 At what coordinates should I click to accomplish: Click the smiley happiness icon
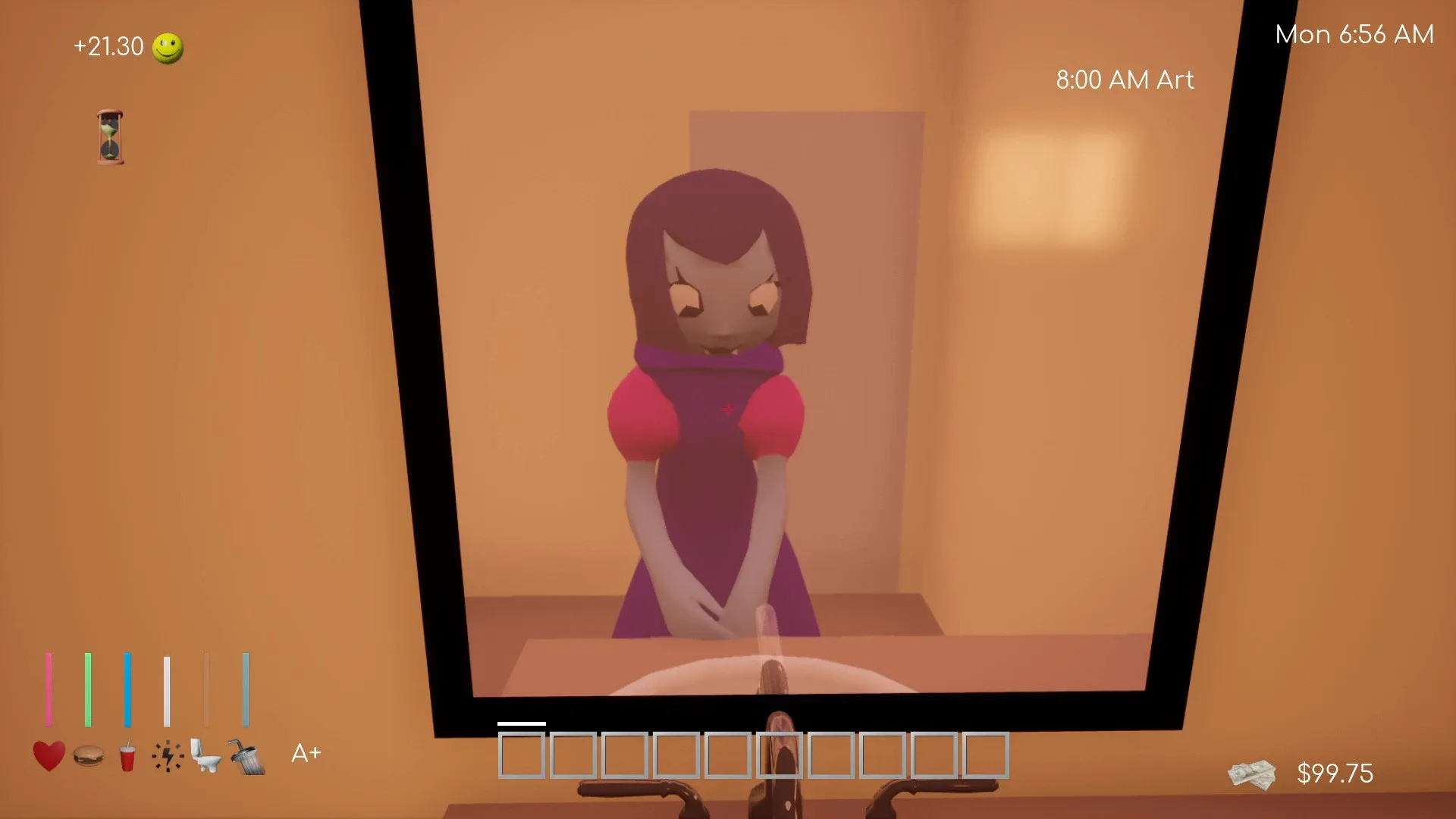(x=168, y=47)
